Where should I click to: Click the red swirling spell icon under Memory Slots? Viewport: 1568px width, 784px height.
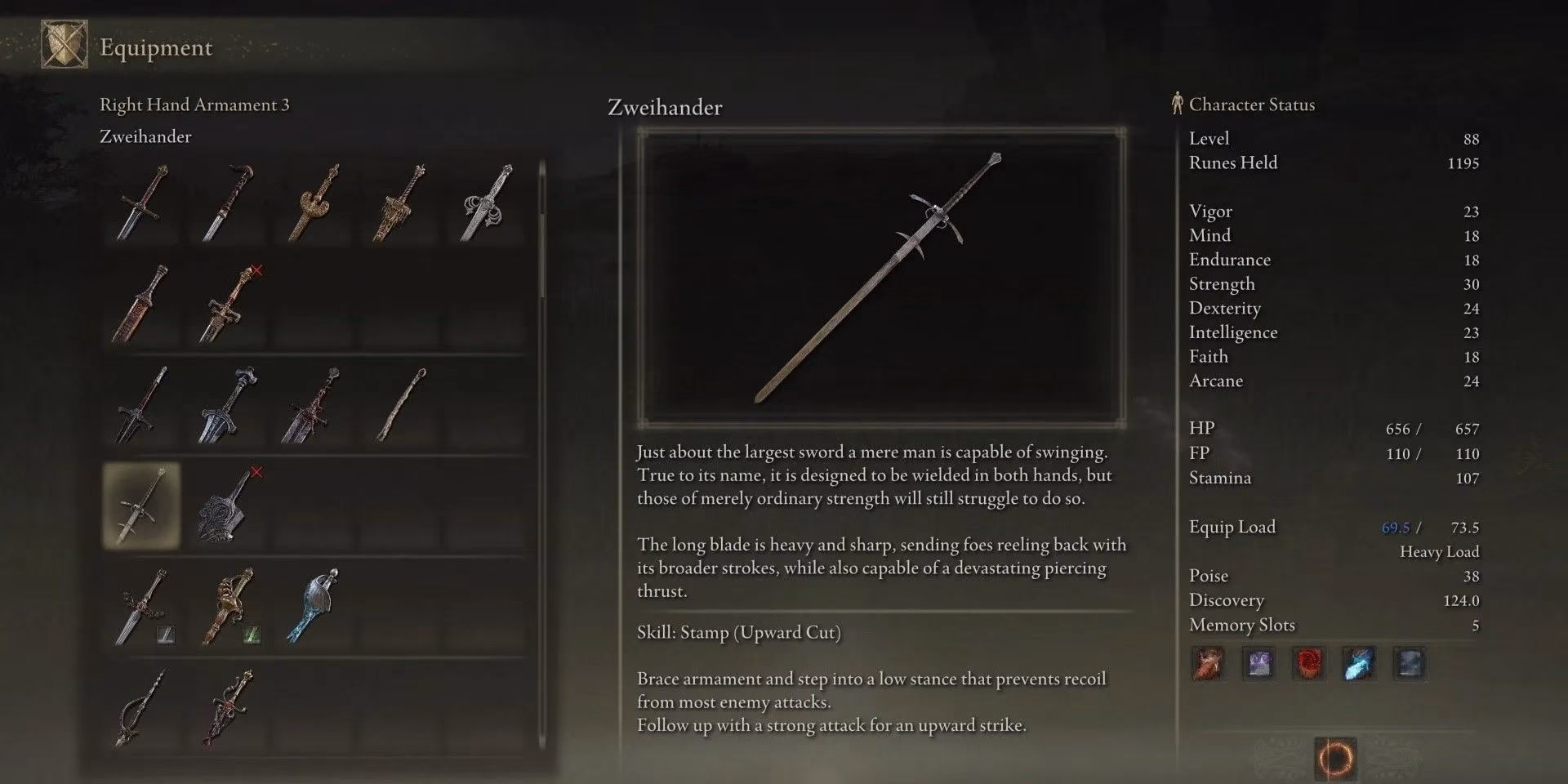pyautogui.click(x=1308, y=664)
